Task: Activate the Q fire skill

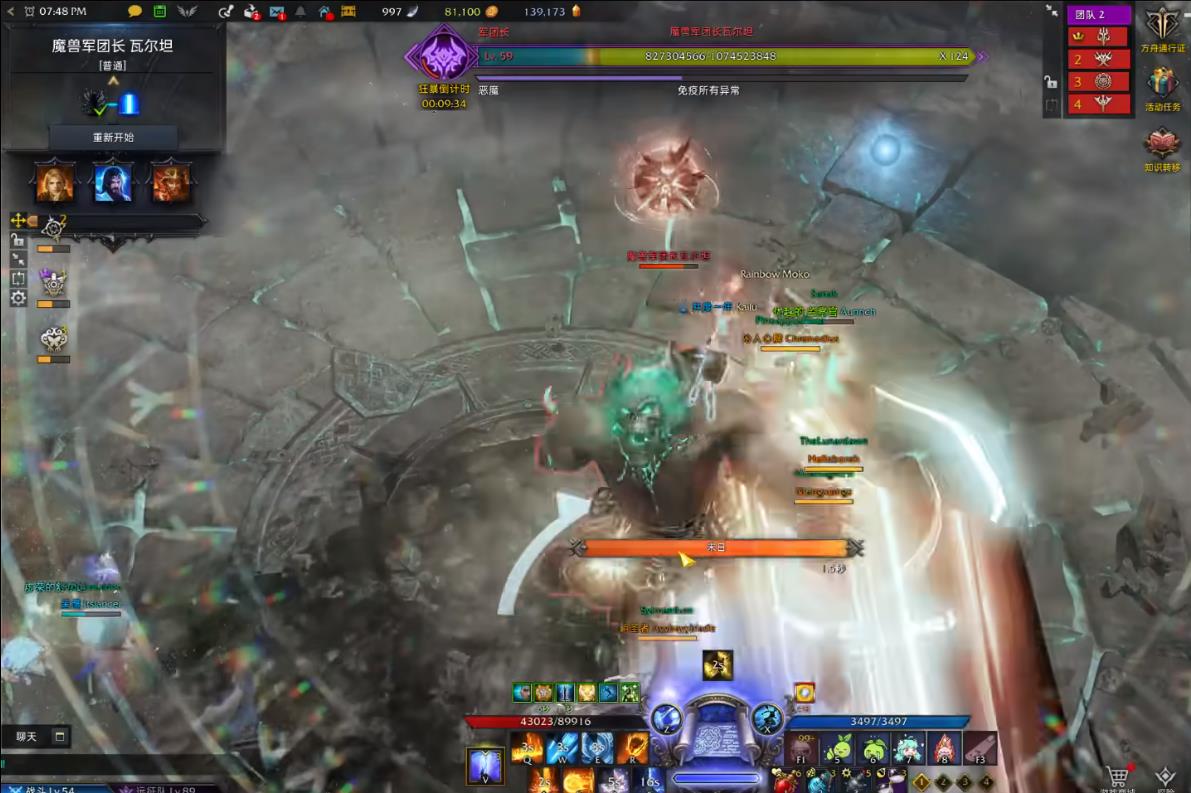Action: (527, 748)
